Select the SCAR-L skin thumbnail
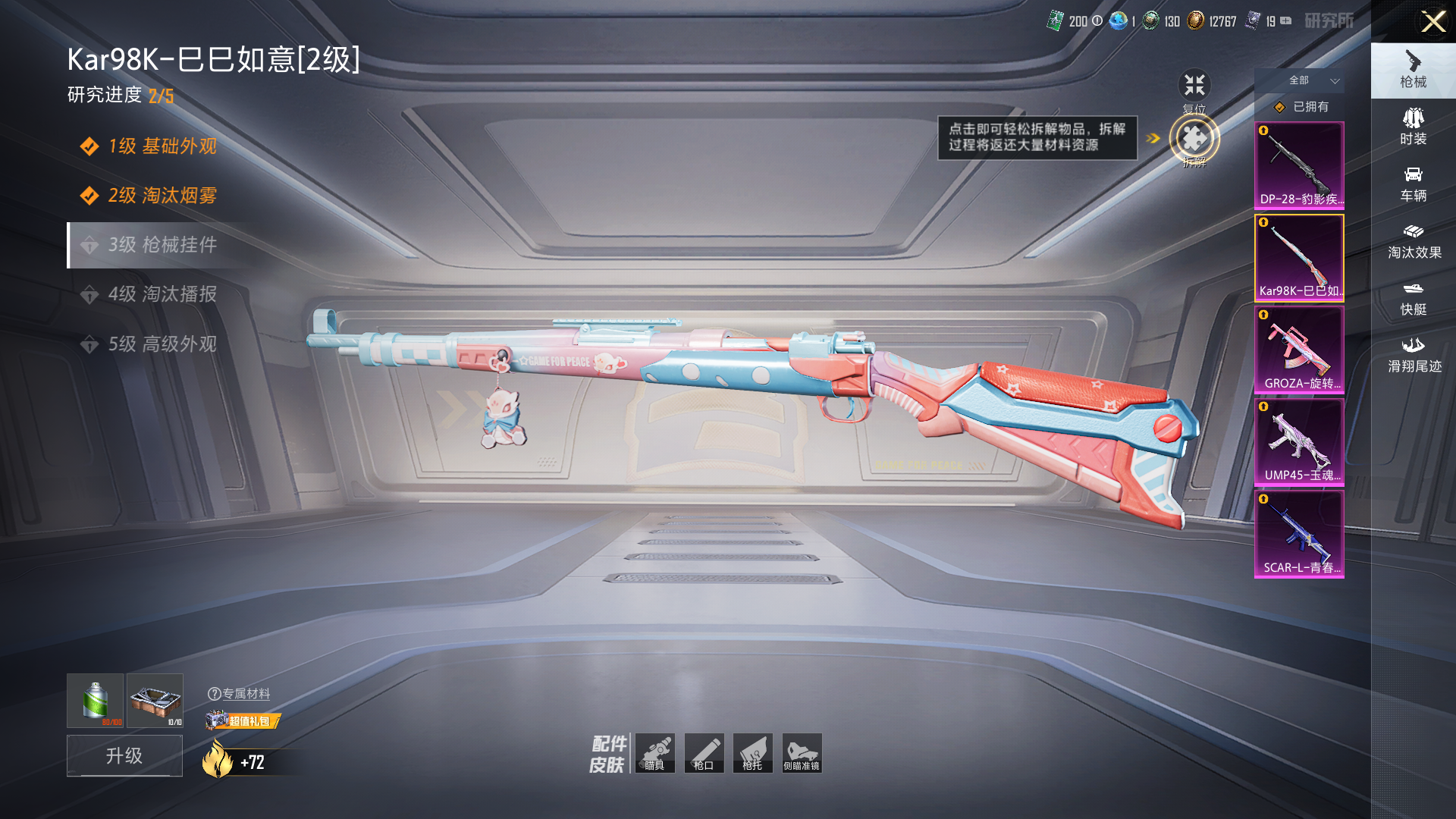1456x819 pixels. 1299,534
